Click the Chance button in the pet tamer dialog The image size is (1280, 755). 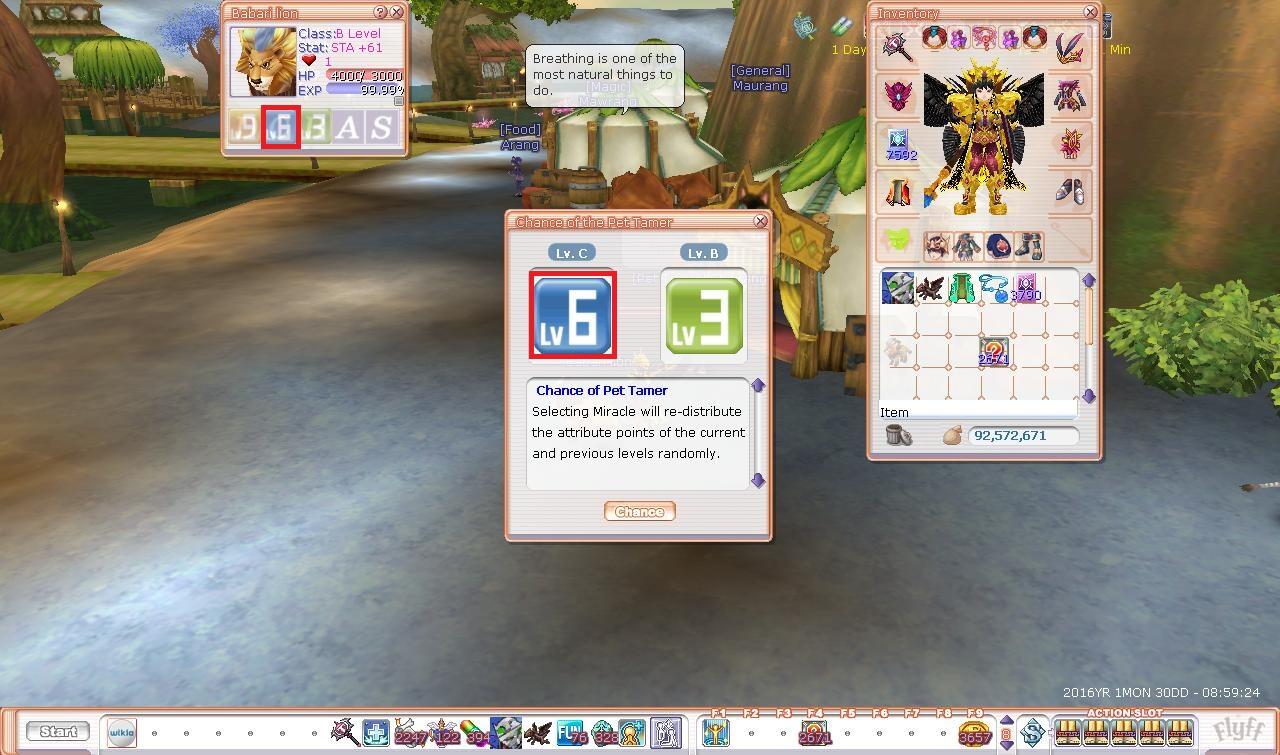point(639,511)
